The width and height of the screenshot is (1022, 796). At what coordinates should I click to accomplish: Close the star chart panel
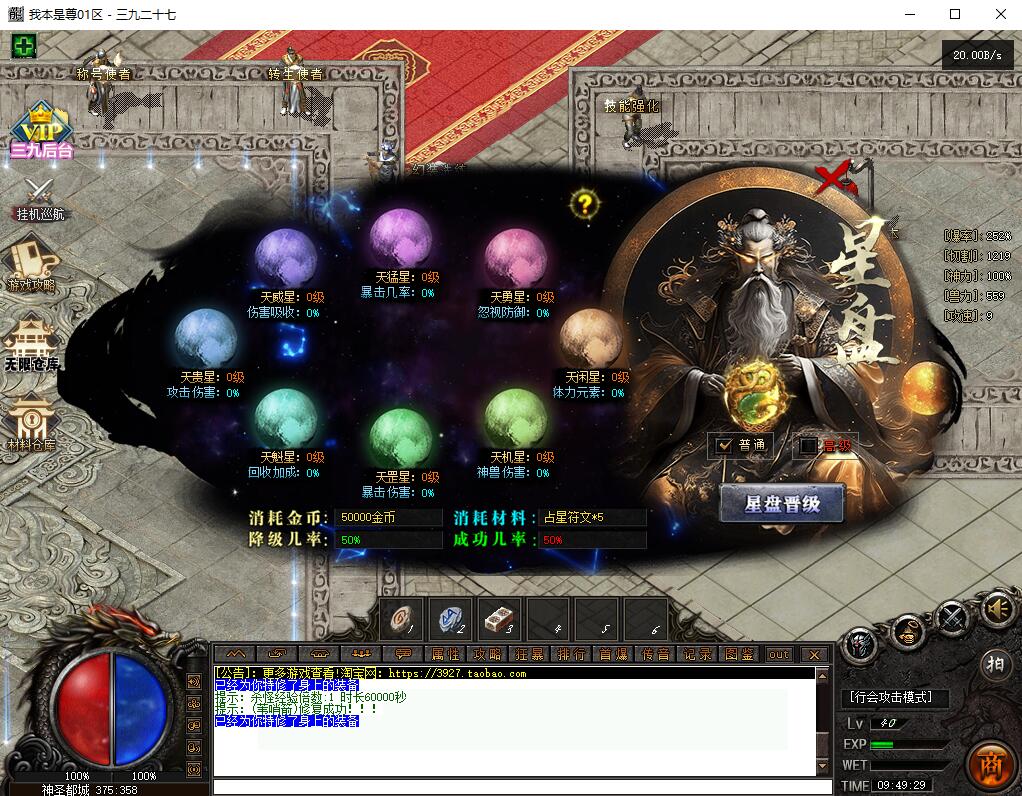(832, 180)
